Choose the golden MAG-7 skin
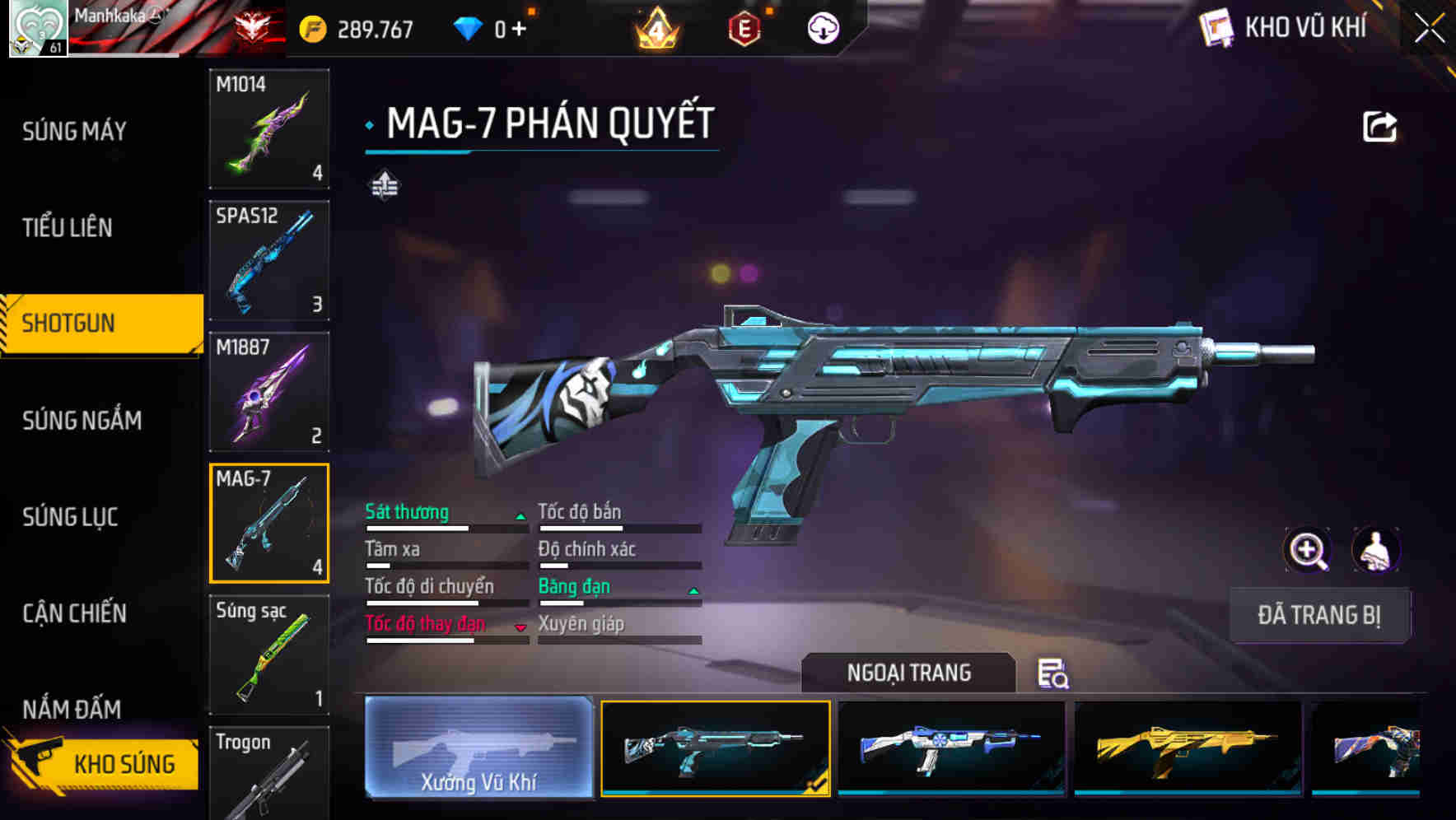This screenshot has width=1456, height=820. click(1188, 748)
